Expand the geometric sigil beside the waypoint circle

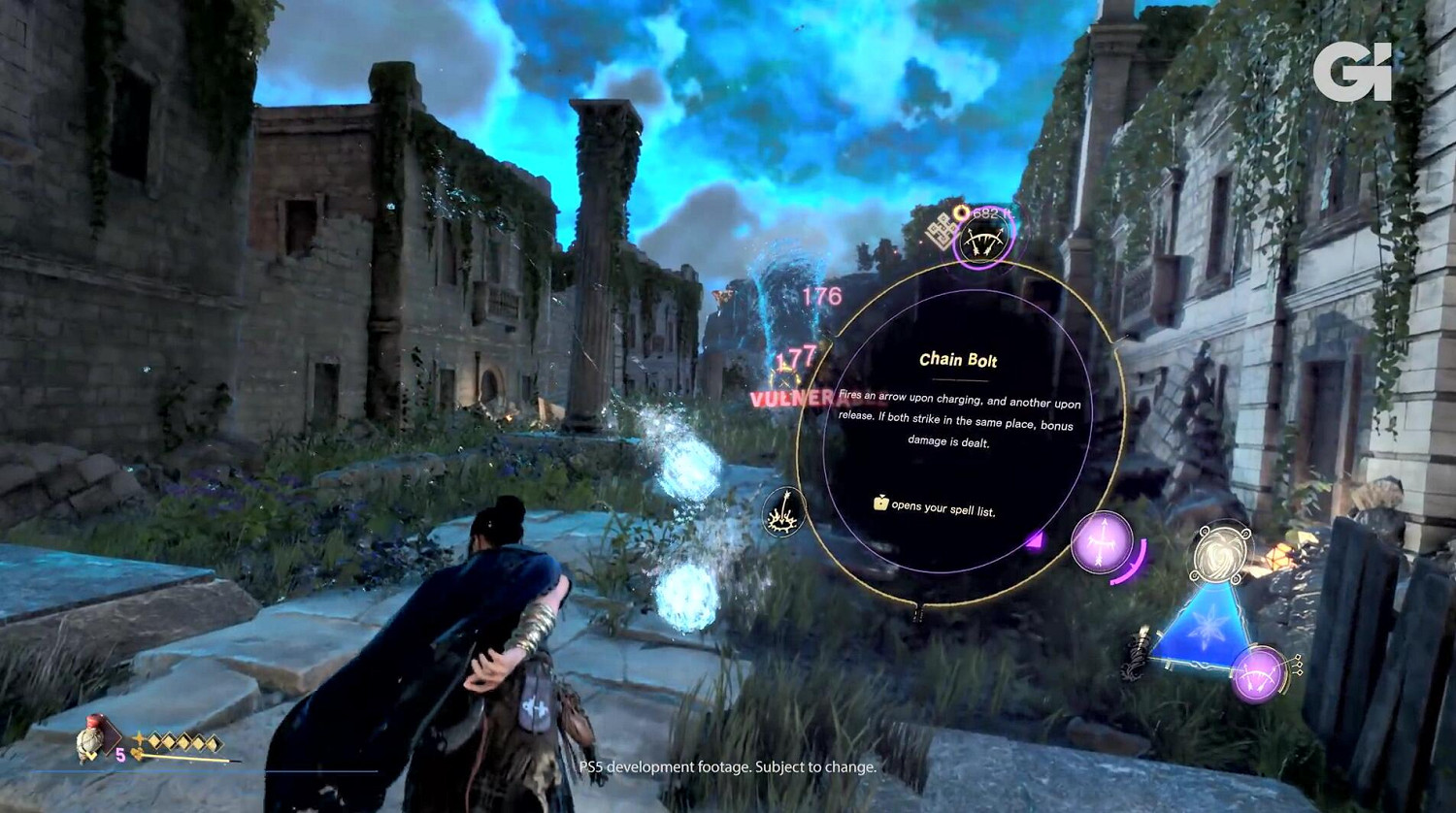[938, 233]
